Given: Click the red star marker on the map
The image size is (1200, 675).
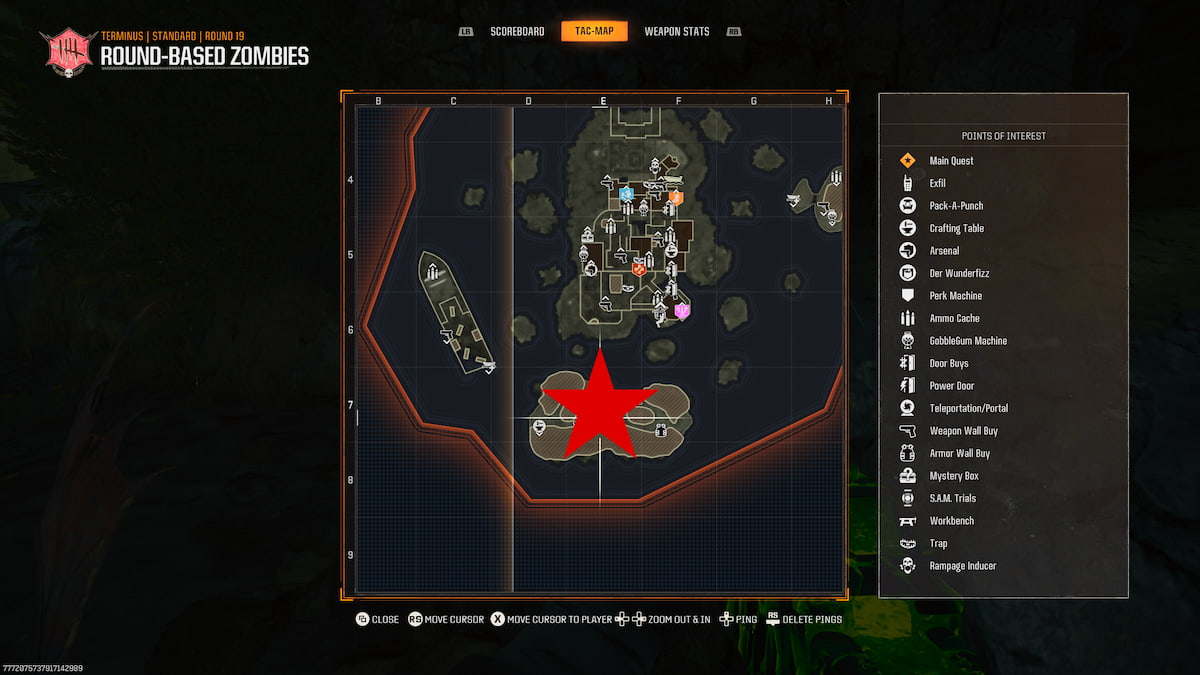Looking at the screenshot, I should coord(599,407).
